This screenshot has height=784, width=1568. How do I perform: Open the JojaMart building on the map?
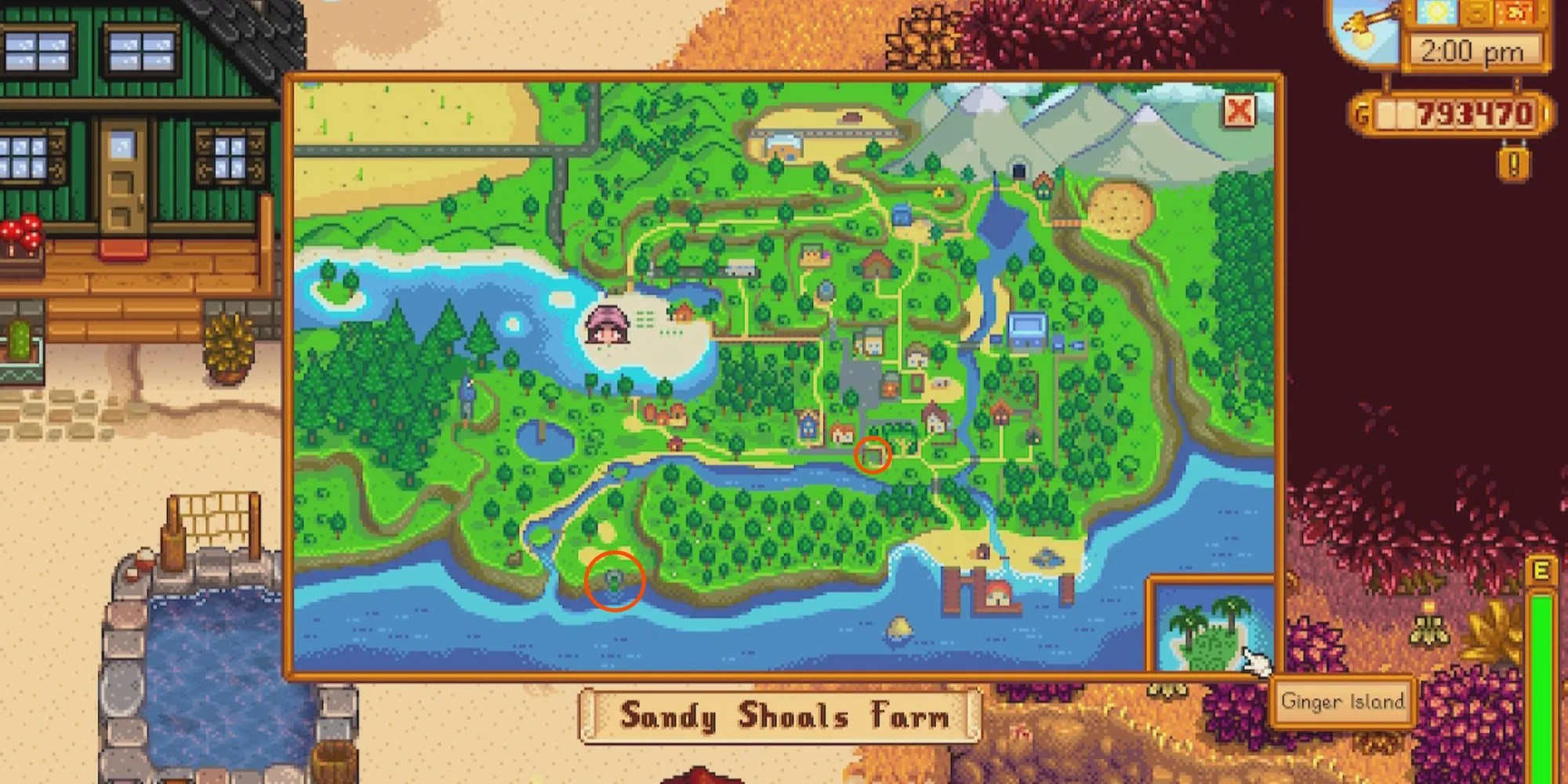1025,328
